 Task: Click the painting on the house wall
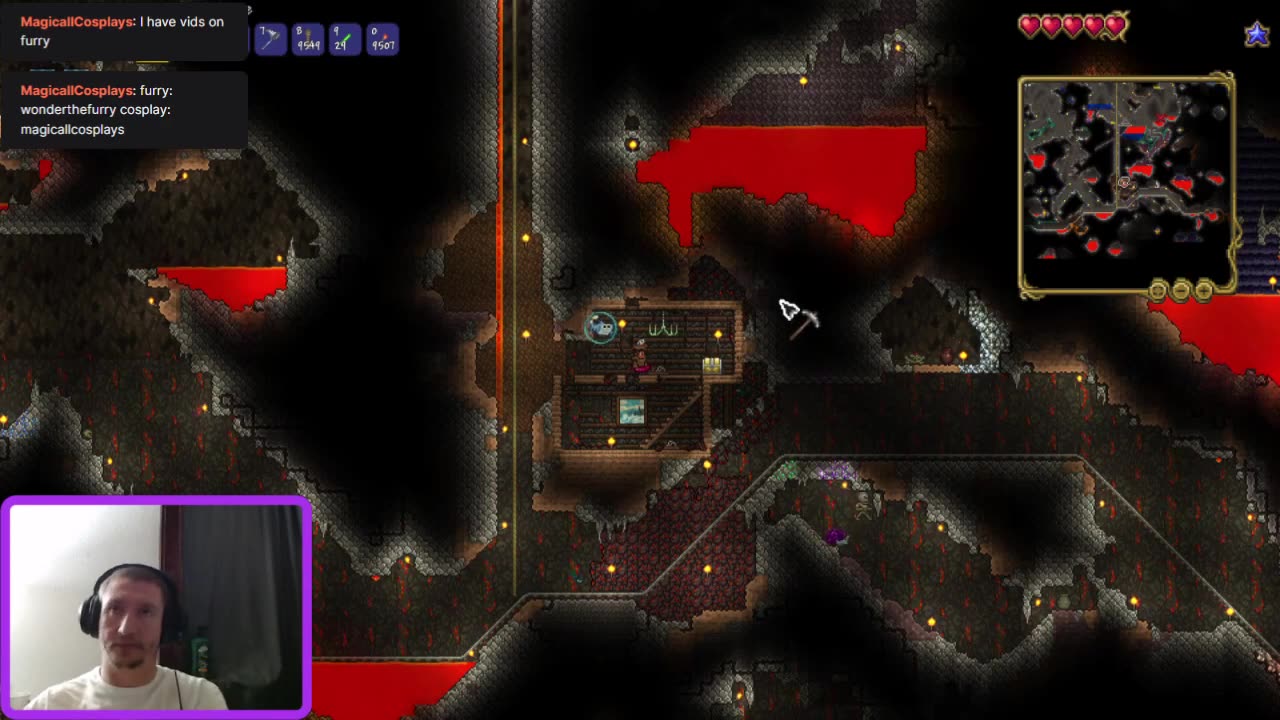632,410
